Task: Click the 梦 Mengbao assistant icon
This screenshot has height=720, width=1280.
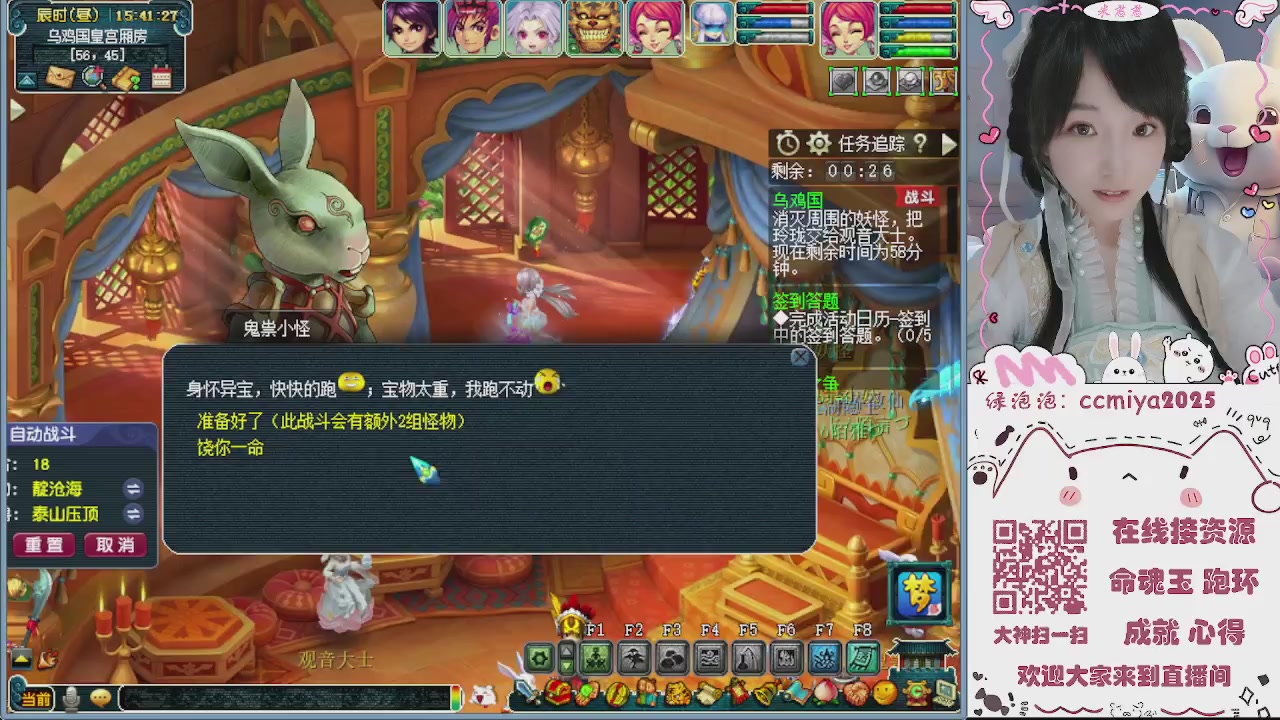Action: [x=917, y=592]
